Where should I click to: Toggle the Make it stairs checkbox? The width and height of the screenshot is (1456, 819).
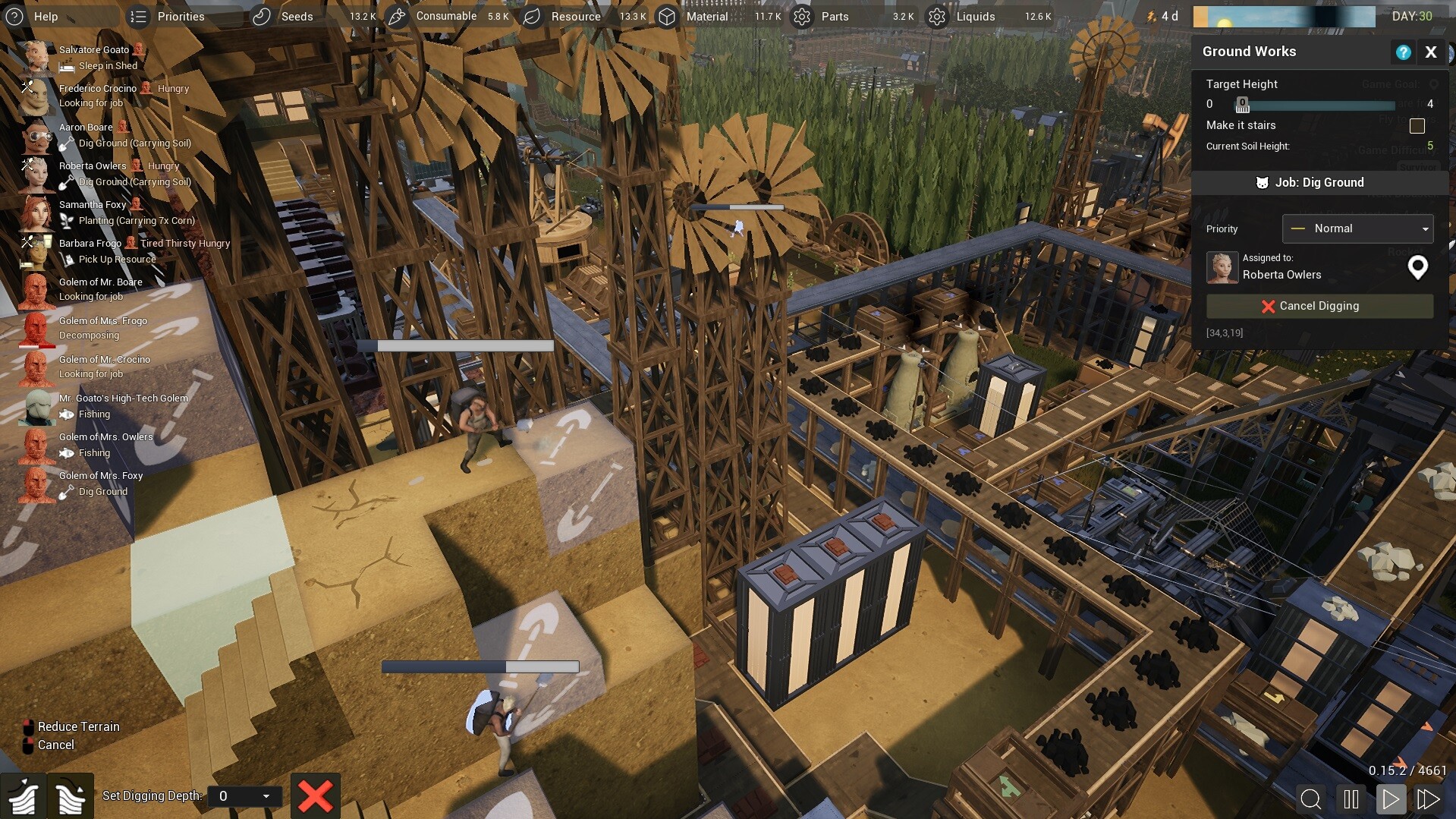[x=1417, y=126]
